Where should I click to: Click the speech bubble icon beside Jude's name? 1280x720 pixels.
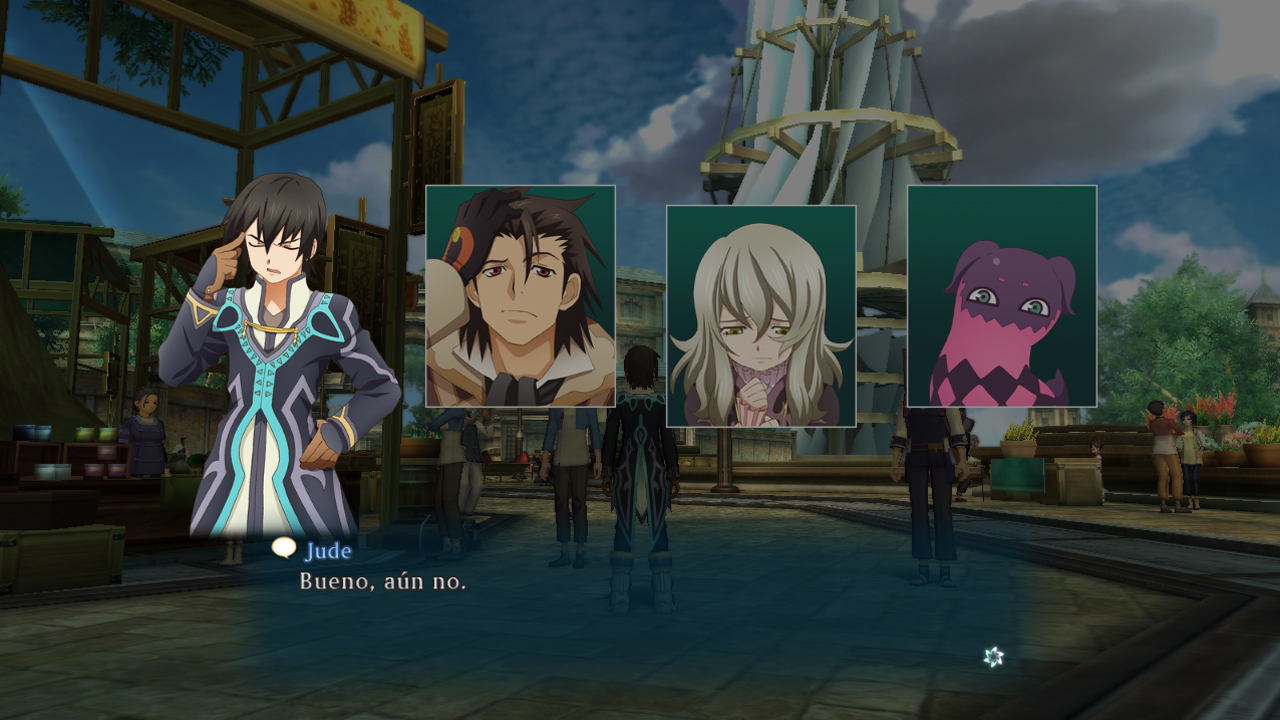coord(284,548)
